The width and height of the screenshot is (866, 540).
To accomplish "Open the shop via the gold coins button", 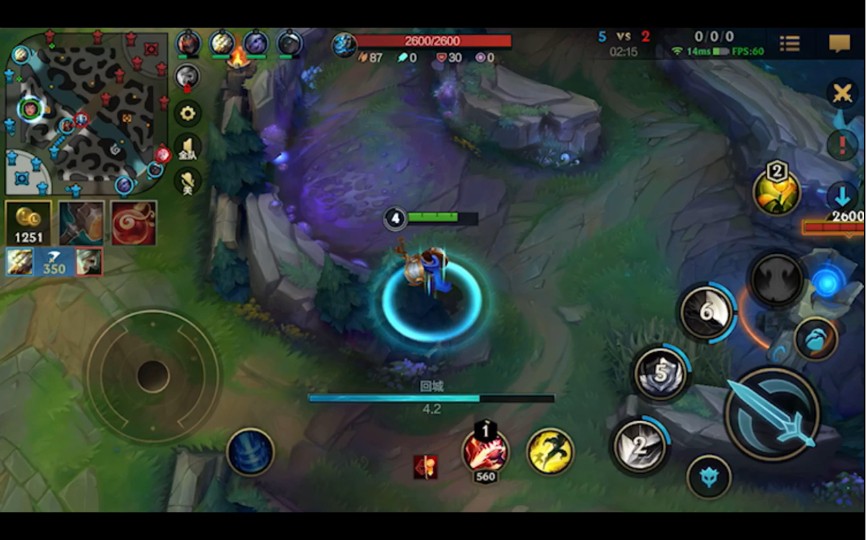I will (x=27, y=223).
